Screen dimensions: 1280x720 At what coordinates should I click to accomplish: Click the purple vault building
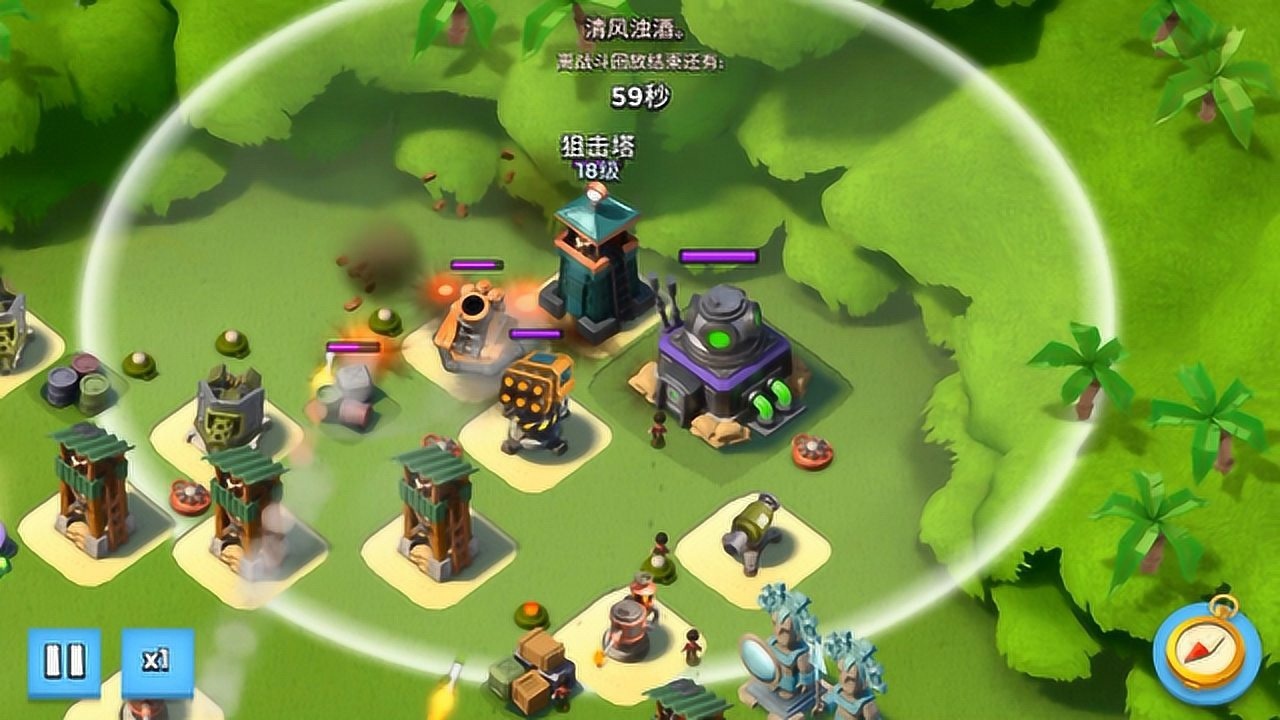point(725,350)
